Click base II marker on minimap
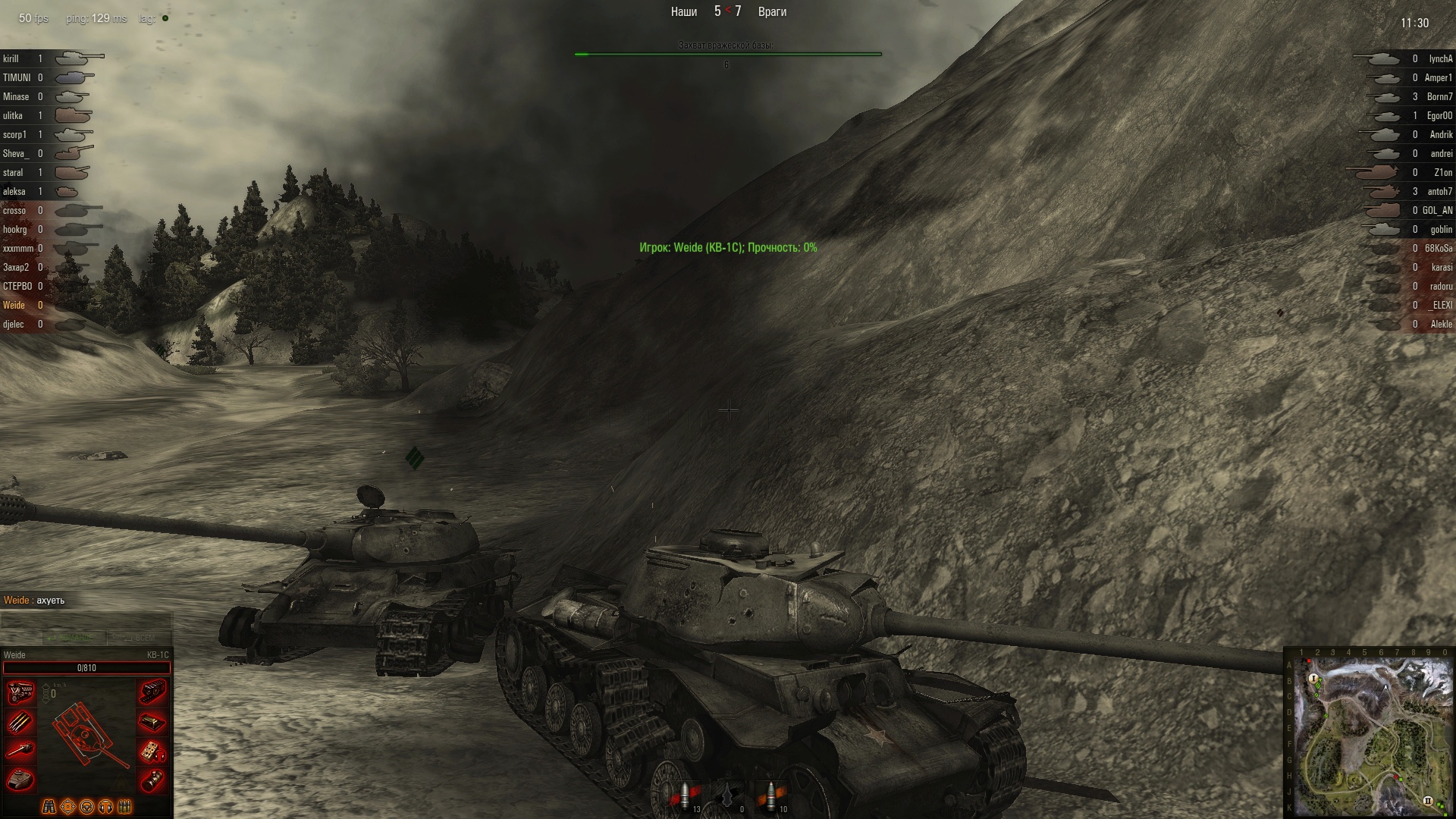This screenshot has height=819, width=1456. click(1428, 801)
